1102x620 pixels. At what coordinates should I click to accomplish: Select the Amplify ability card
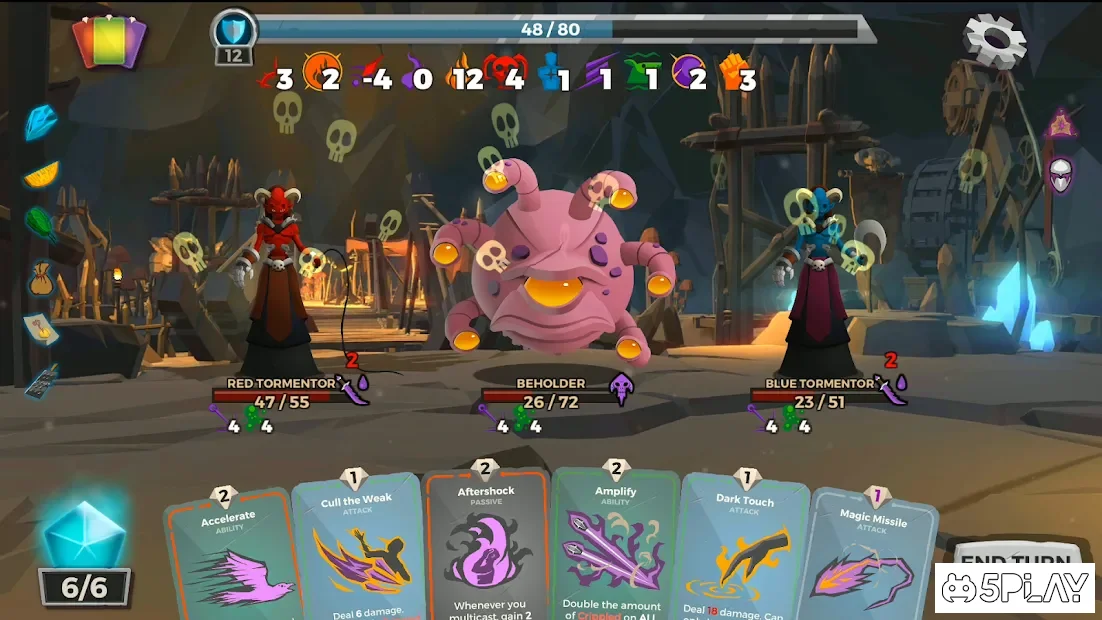pyautogui.click(x=614, y=546)
